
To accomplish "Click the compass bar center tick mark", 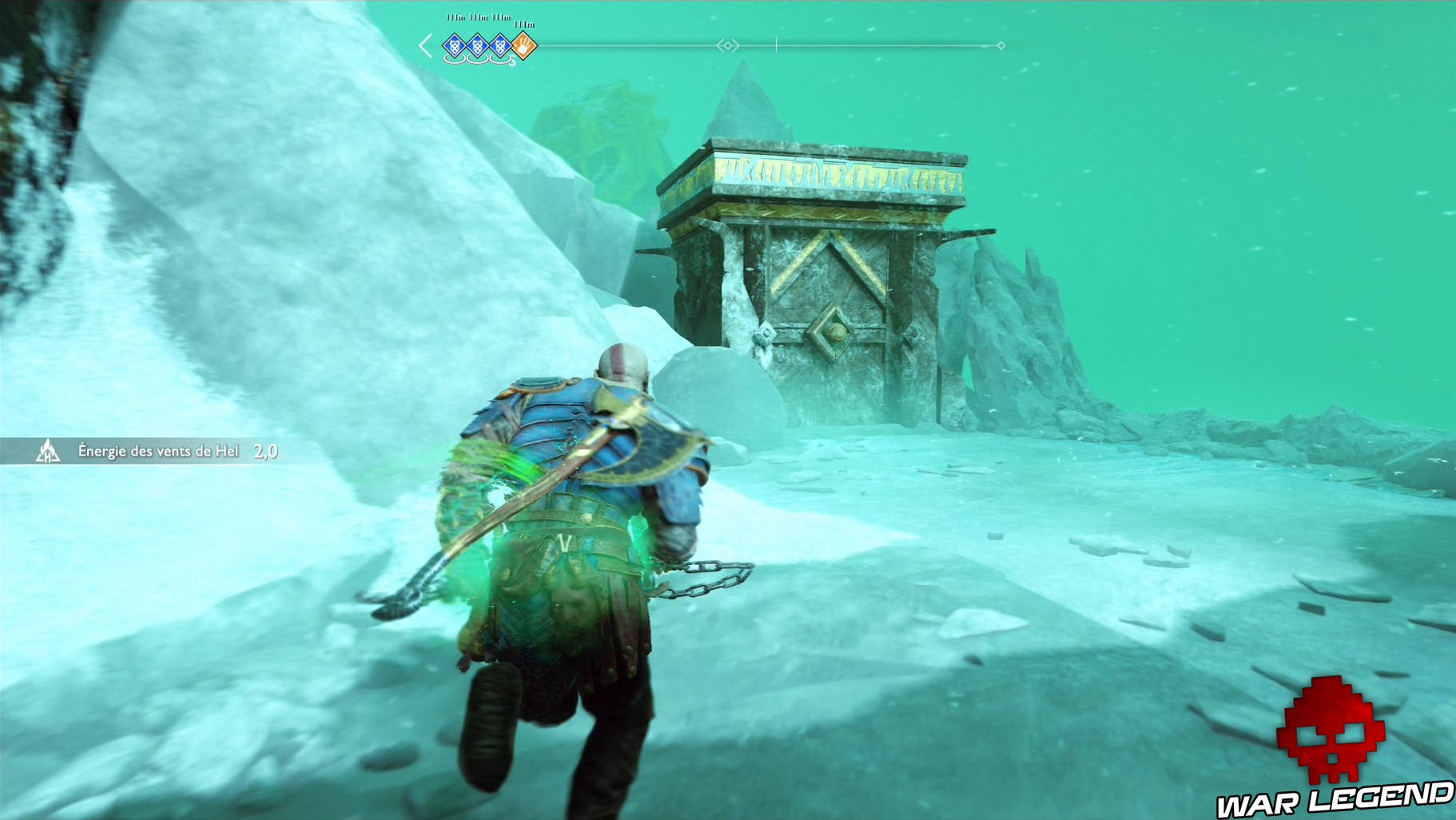I will [x=776, y=44].
